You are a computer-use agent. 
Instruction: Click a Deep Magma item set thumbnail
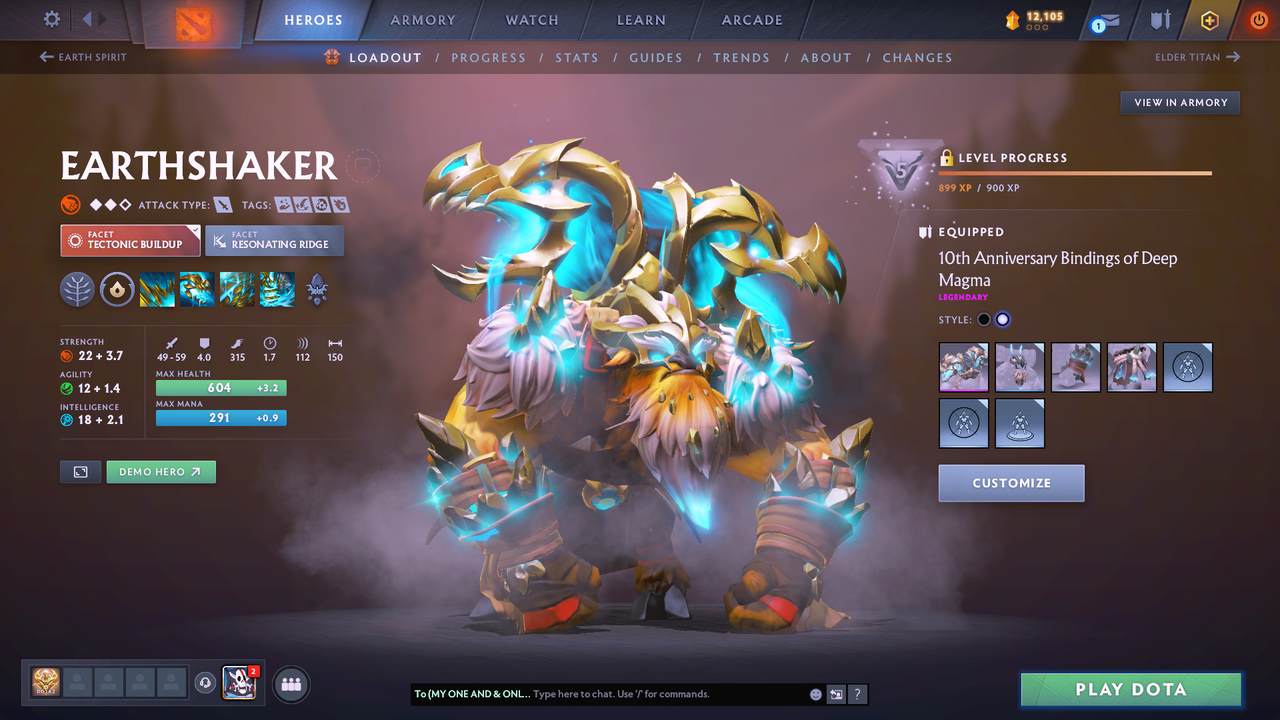963,367
